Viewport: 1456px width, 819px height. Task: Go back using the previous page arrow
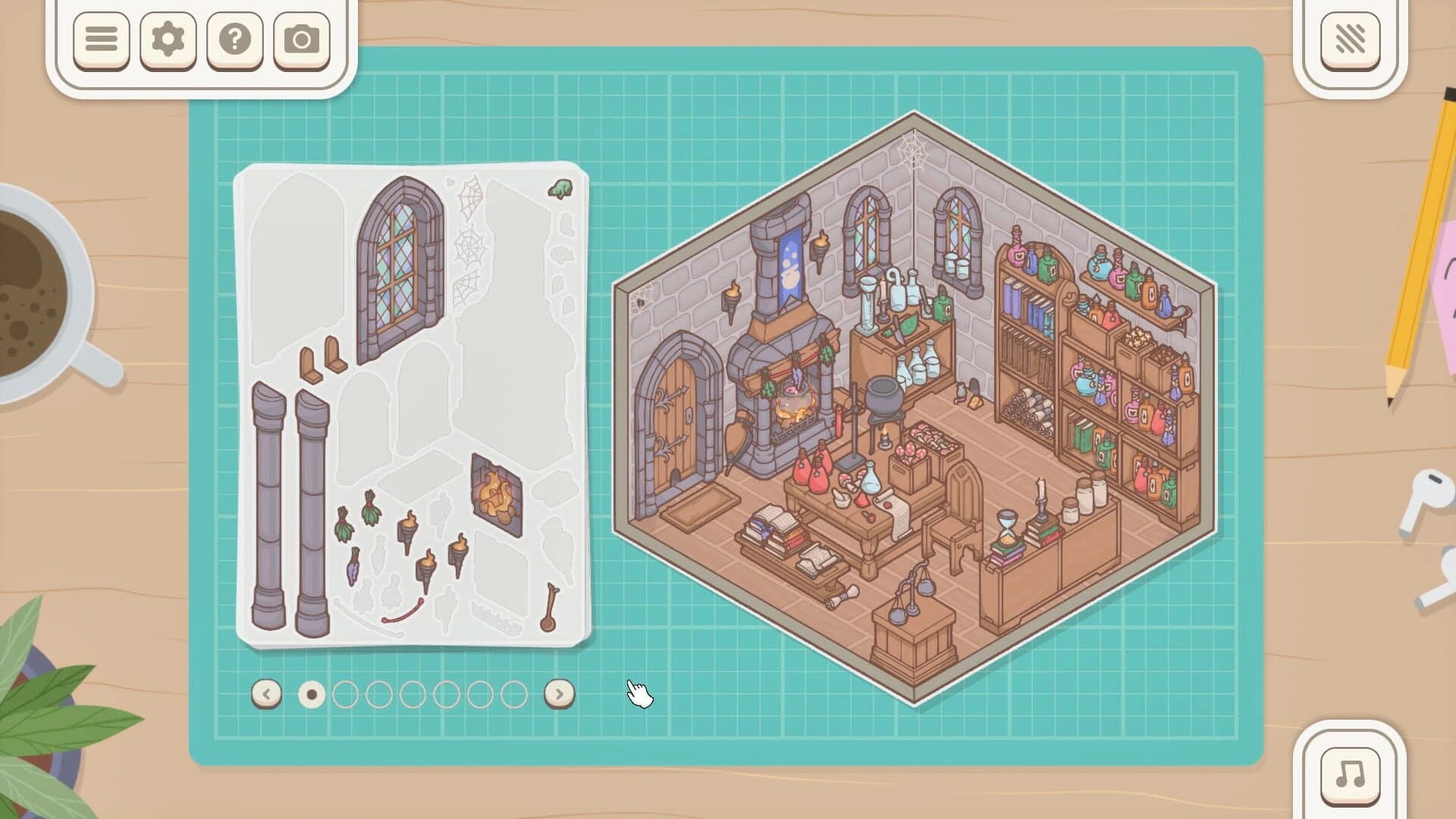tap(266, 692)
